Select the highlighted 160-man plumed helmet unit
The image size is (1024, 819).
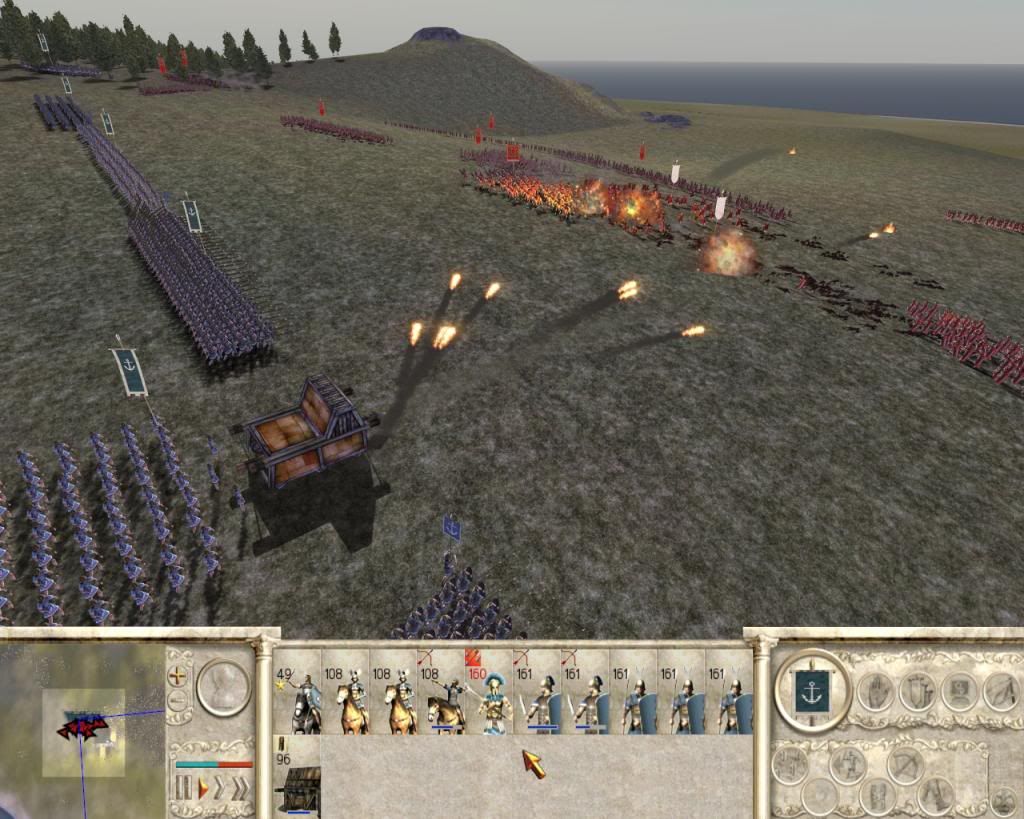pos(489,692)
